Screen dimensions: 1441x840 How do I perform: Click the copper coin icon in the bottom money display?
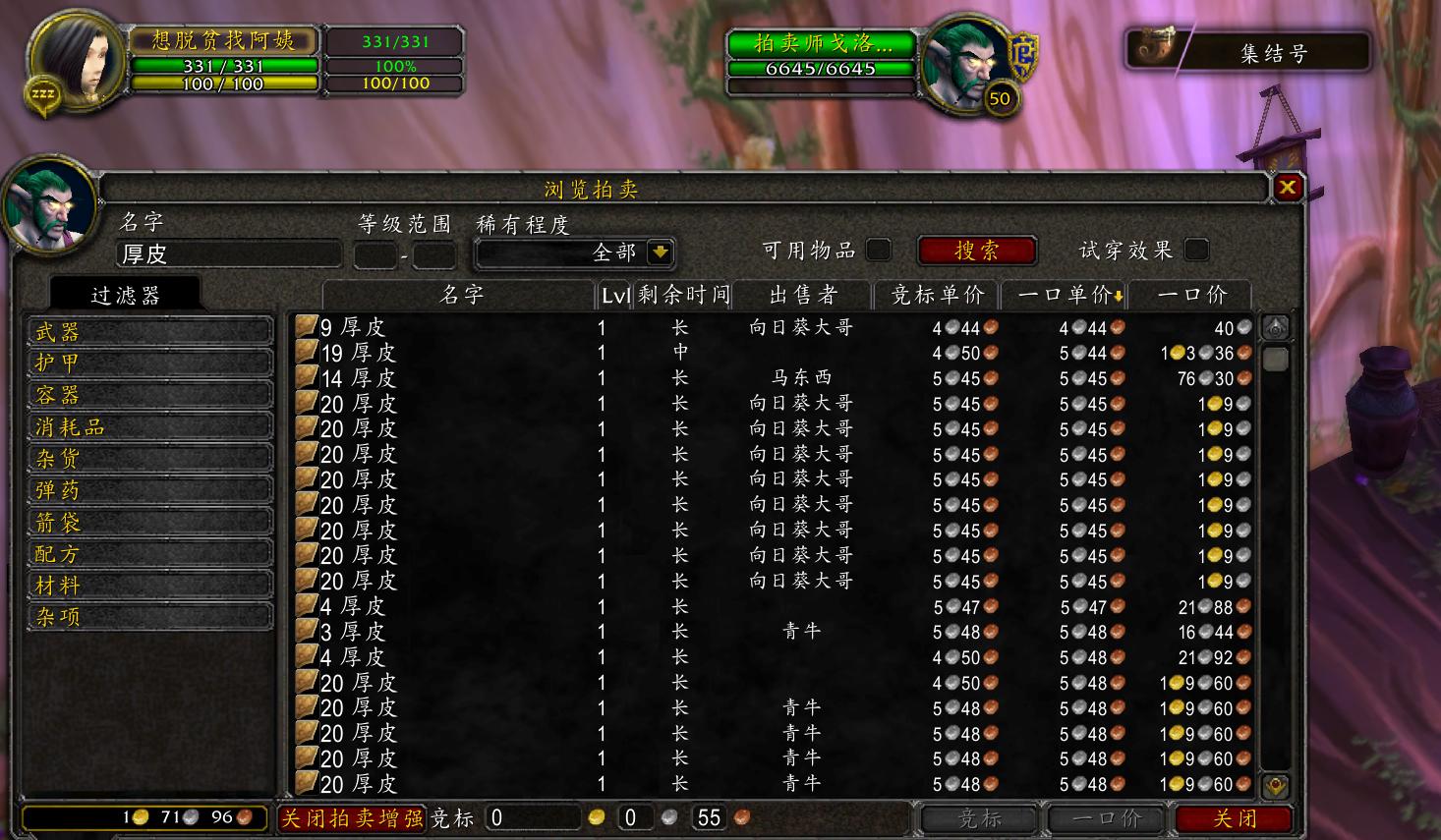(240, 816)
